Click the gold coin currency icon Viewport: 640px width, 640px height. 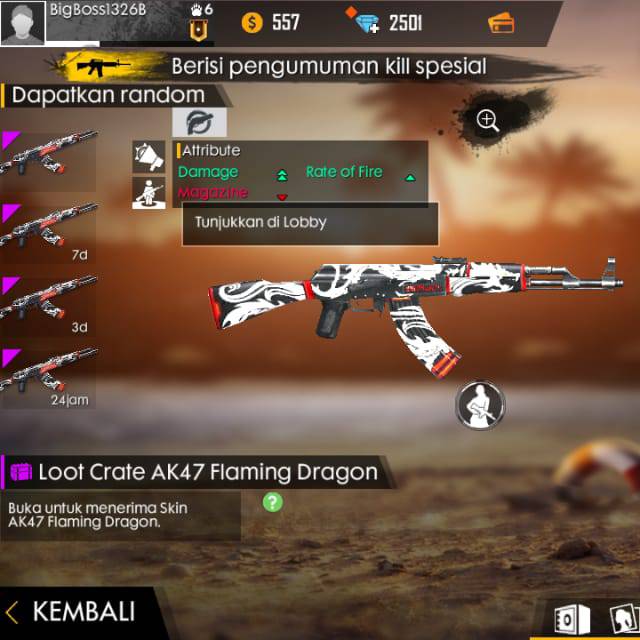pyautogui.click(x=253, y=22)
